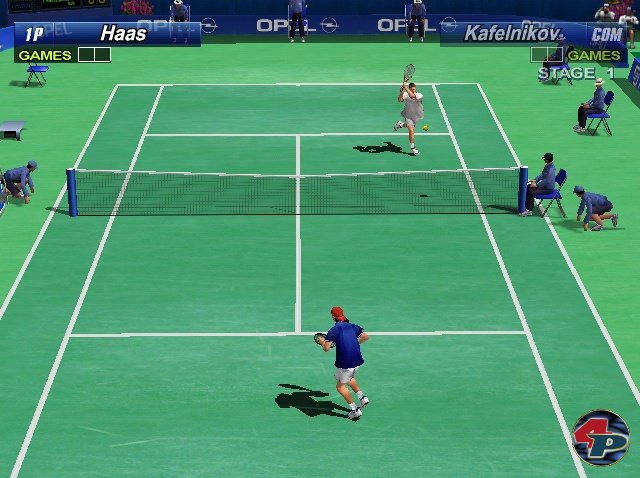Click the Haas 1P name plate
Image resolution: width=640 pixels, height=478 pixels.
coord(107,33)
